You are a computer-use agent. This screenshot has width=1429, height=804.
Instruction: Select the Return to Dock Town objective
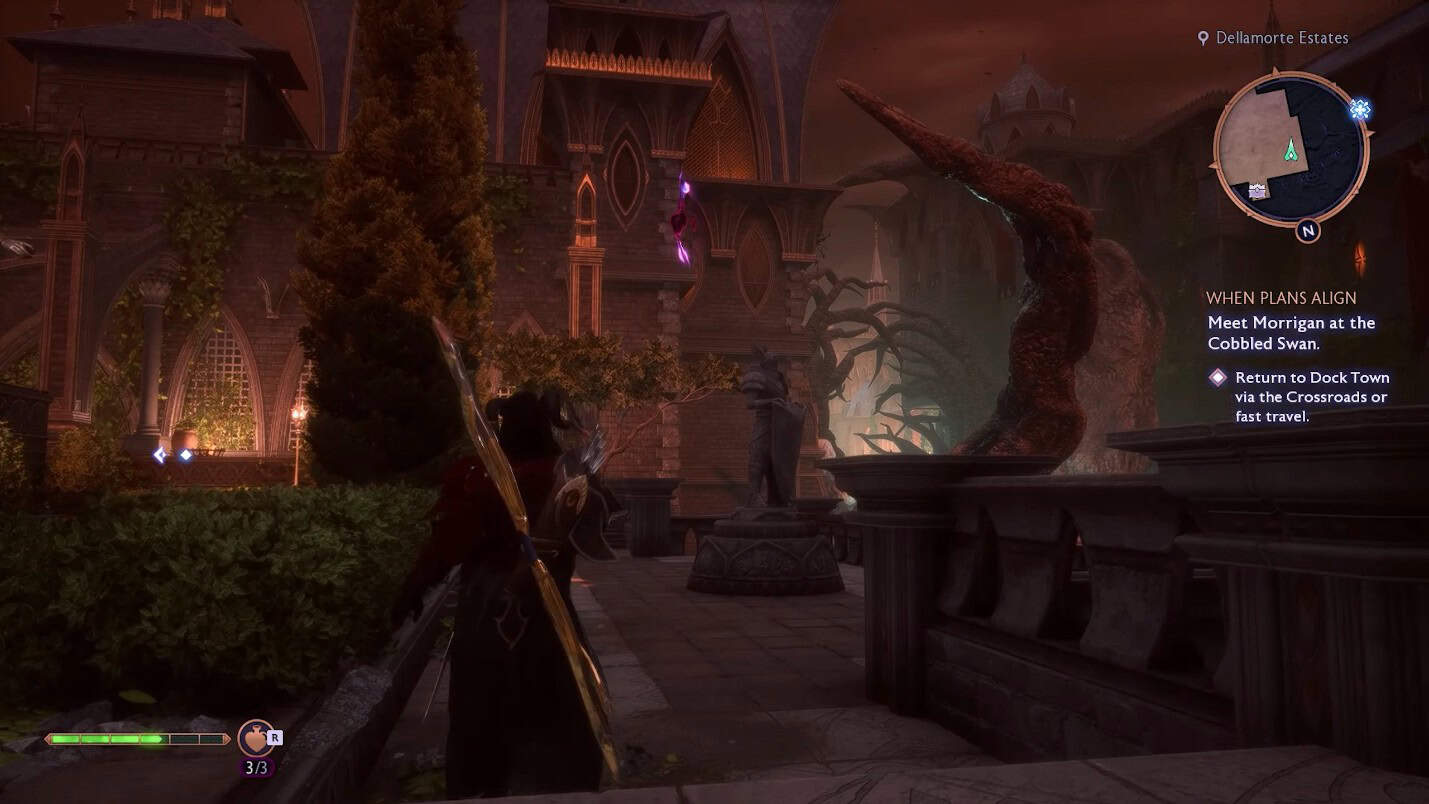(x=1311, y=396)
